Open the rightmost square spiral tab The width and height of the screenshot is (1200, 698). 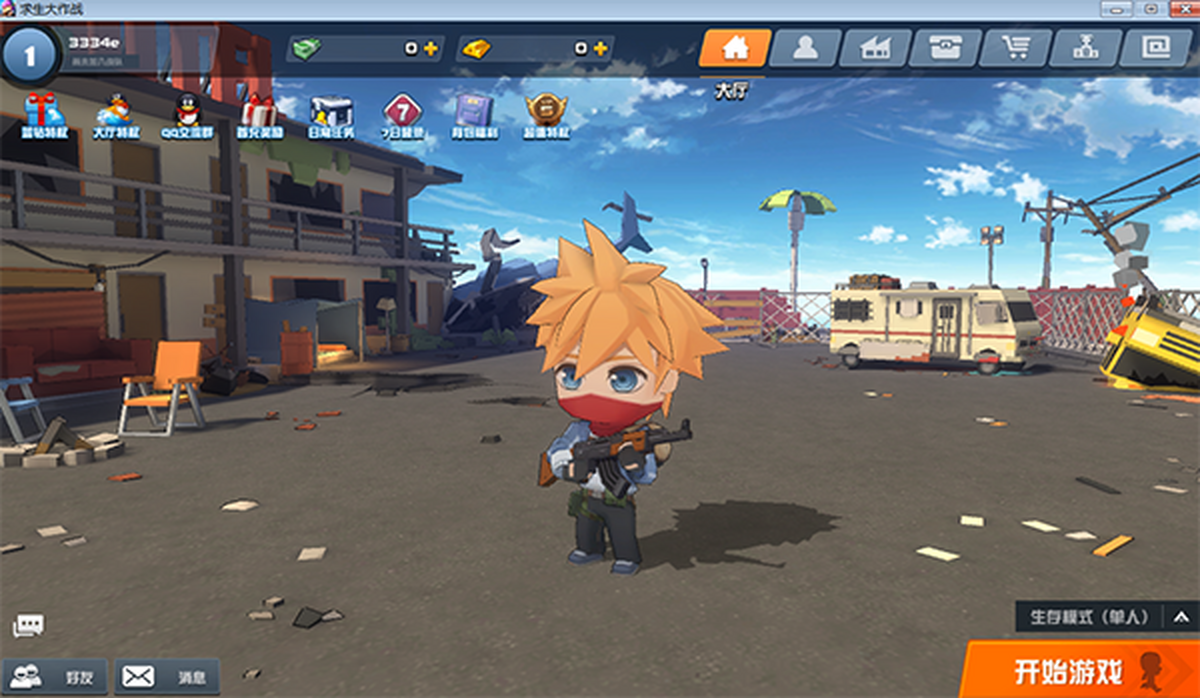(1156, 48)
